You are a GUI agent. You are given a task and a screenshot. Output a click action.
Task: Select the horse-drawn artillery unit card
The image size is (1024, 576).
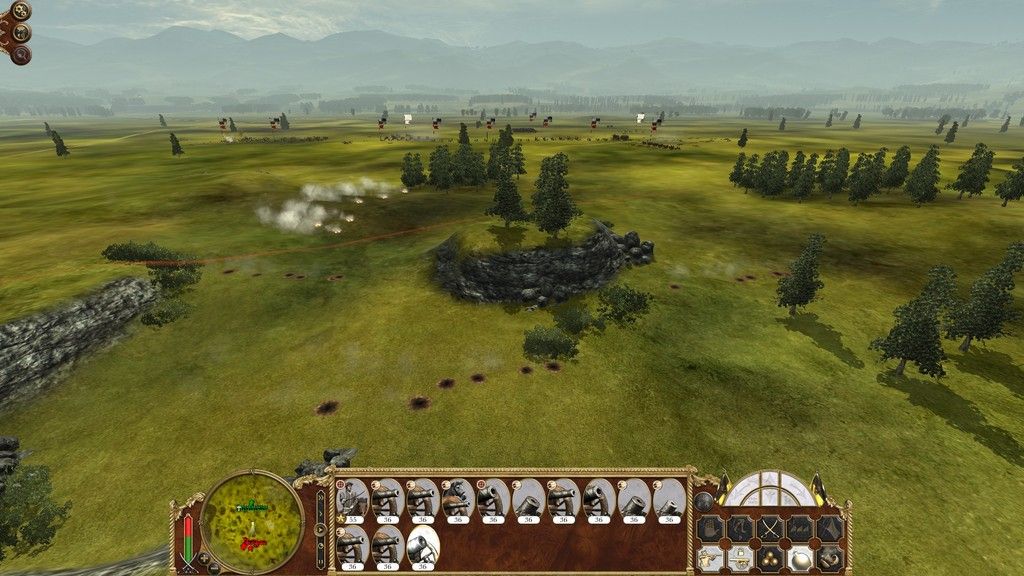pos(457,497)
